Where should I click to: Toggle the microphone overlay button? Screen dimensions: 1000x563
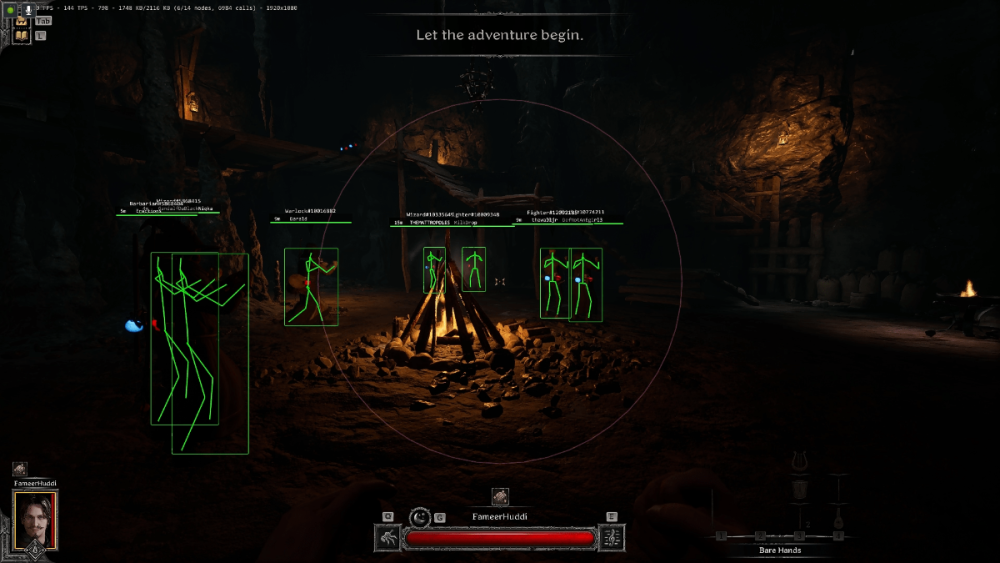[x=30, y=9]
